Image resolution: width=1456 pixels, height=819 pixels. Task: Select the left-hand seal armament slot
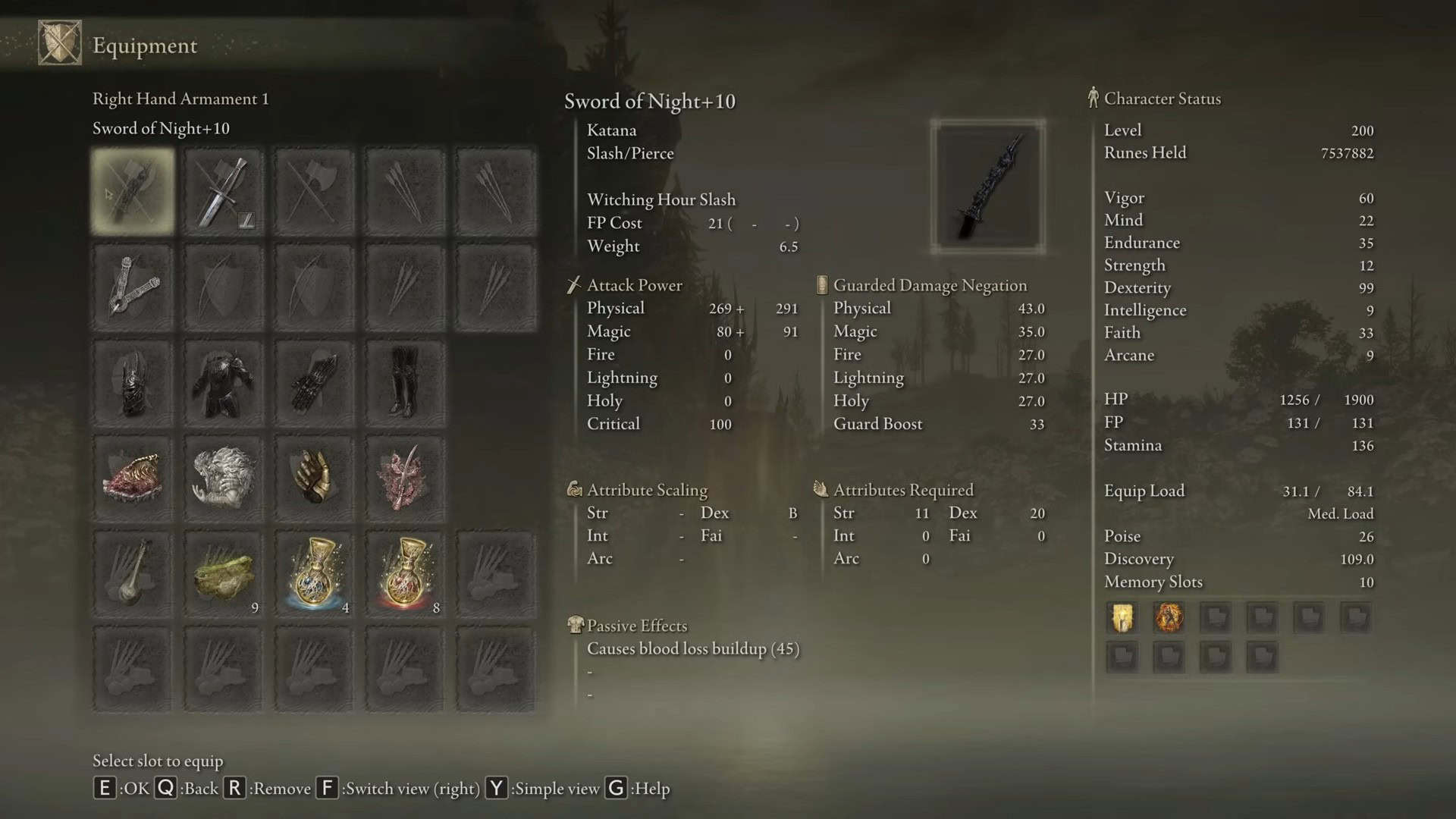click(133, 287)
